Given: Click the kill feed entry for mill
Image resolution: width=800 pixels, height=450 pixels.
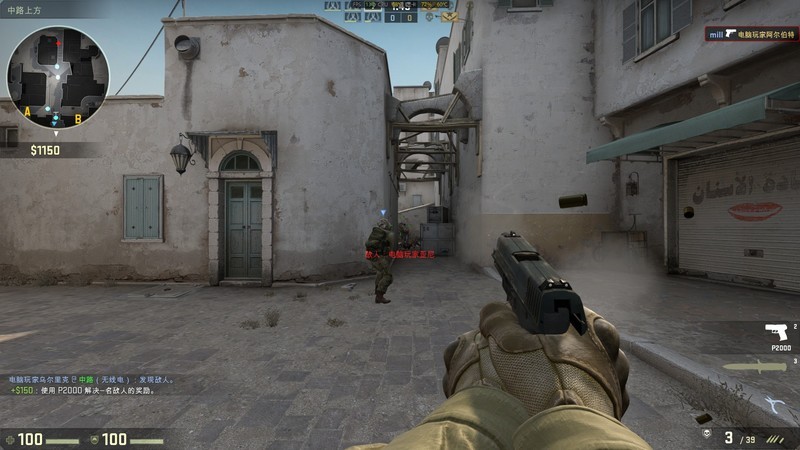Looking at the screenshot, I should point(751,34).
